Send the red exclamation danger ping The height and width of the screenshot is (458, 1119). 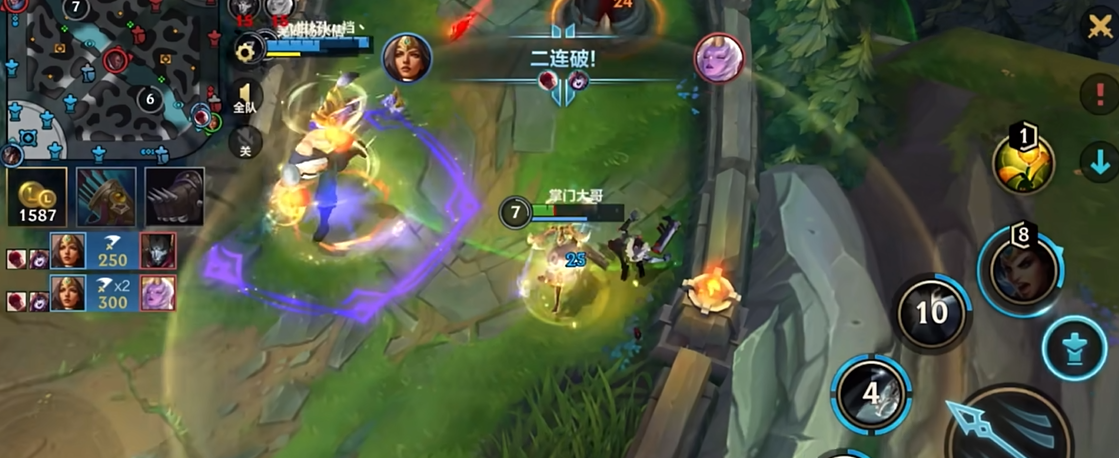1096,96
